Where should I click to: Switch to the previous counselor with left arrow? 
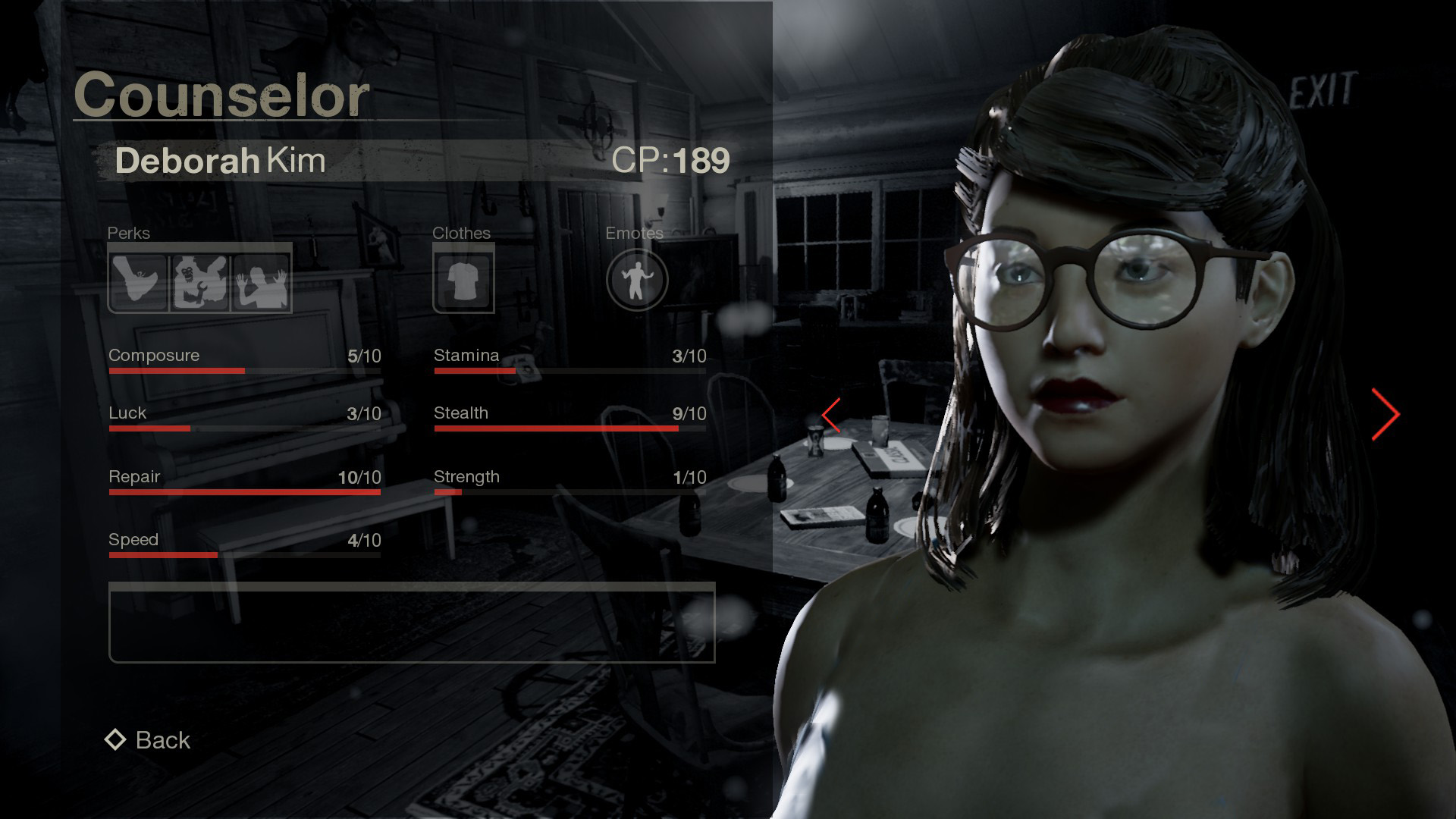(832, 415)
